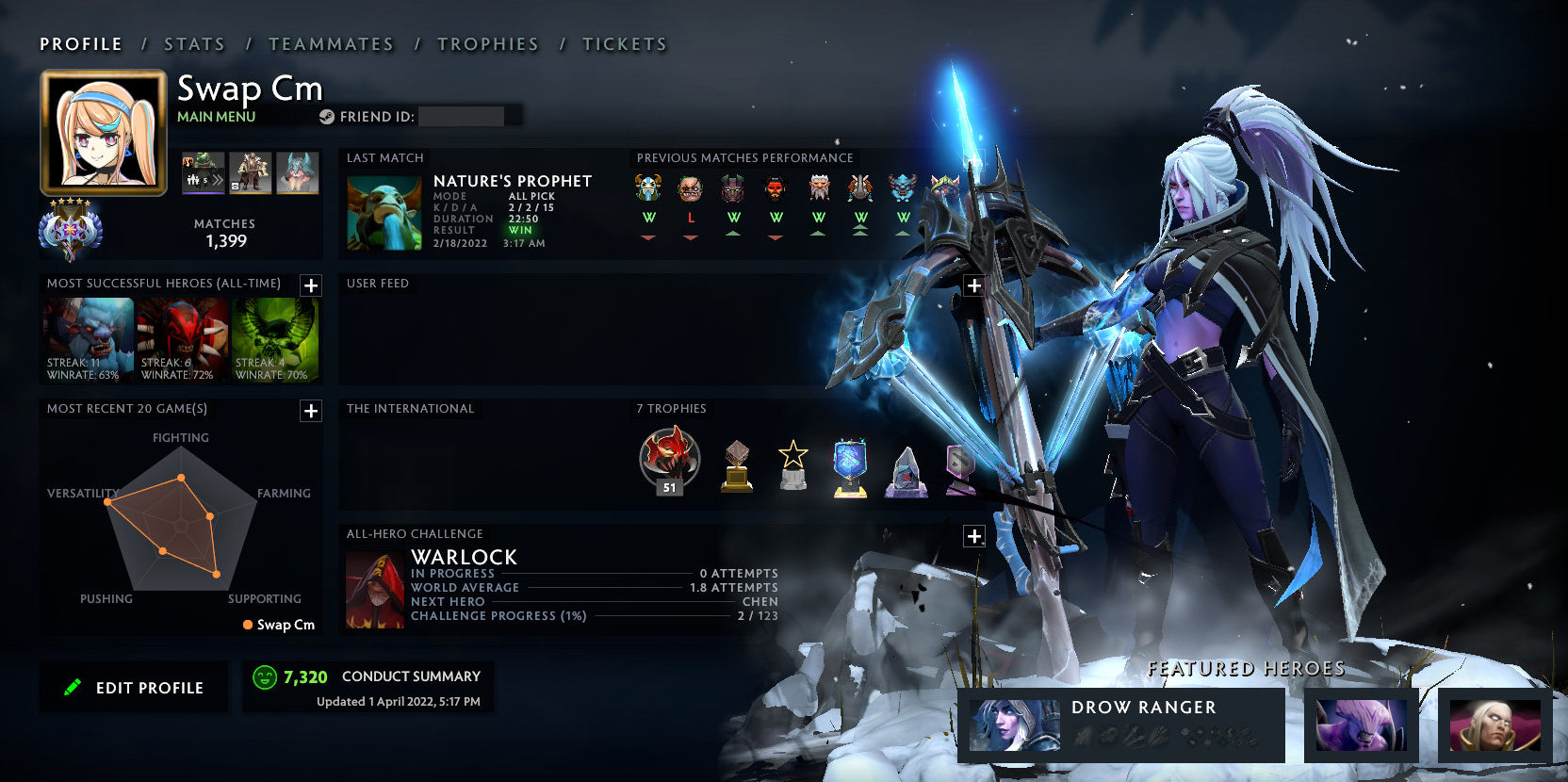Screen dimensions: 1568x782
Task: Click the Warlock all-hero challenge portrait
Action: tap(375, 586)
